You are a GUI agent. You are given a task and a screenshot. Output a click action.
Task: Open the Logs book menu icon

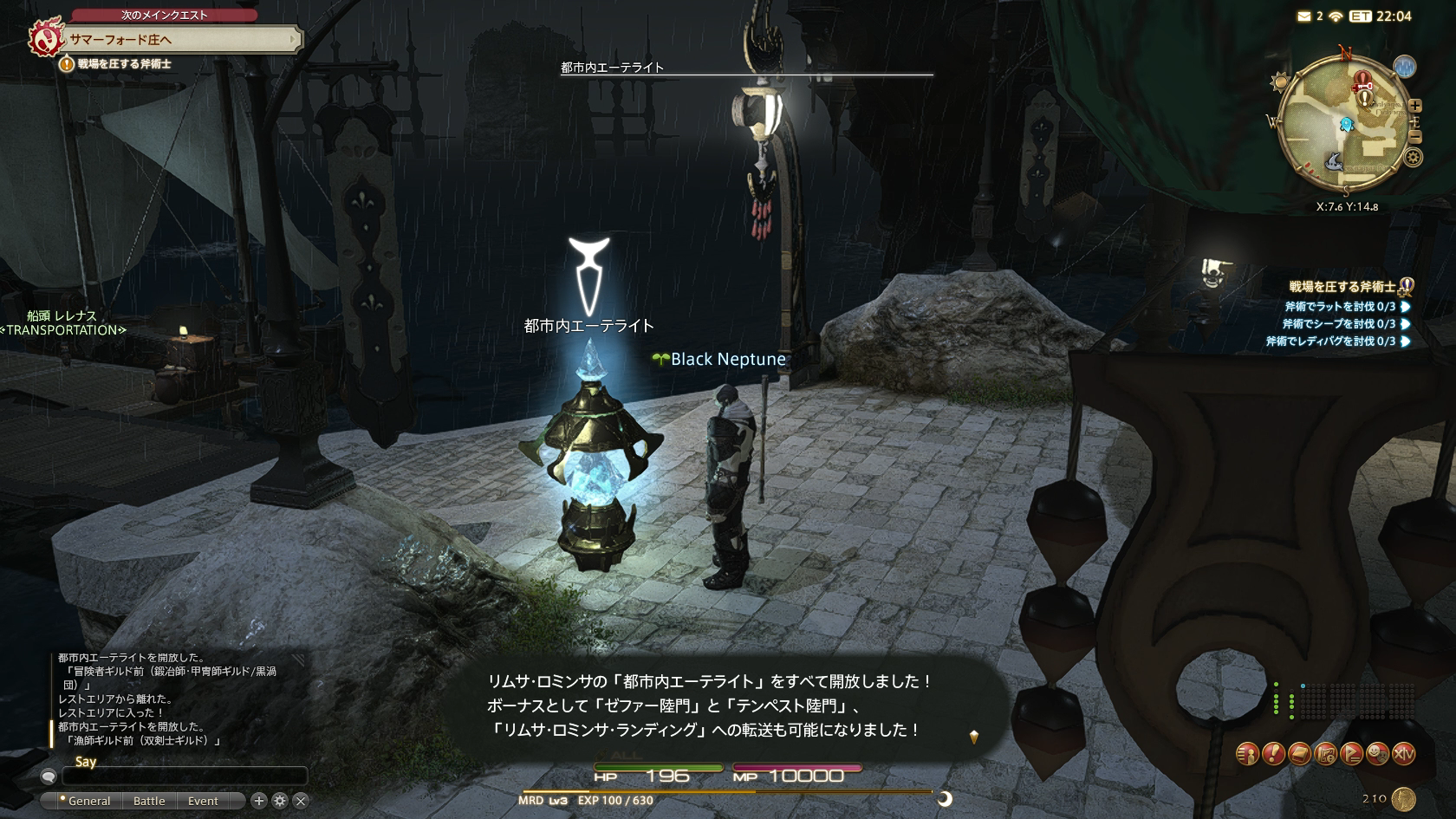click(x=1299, y=754)
